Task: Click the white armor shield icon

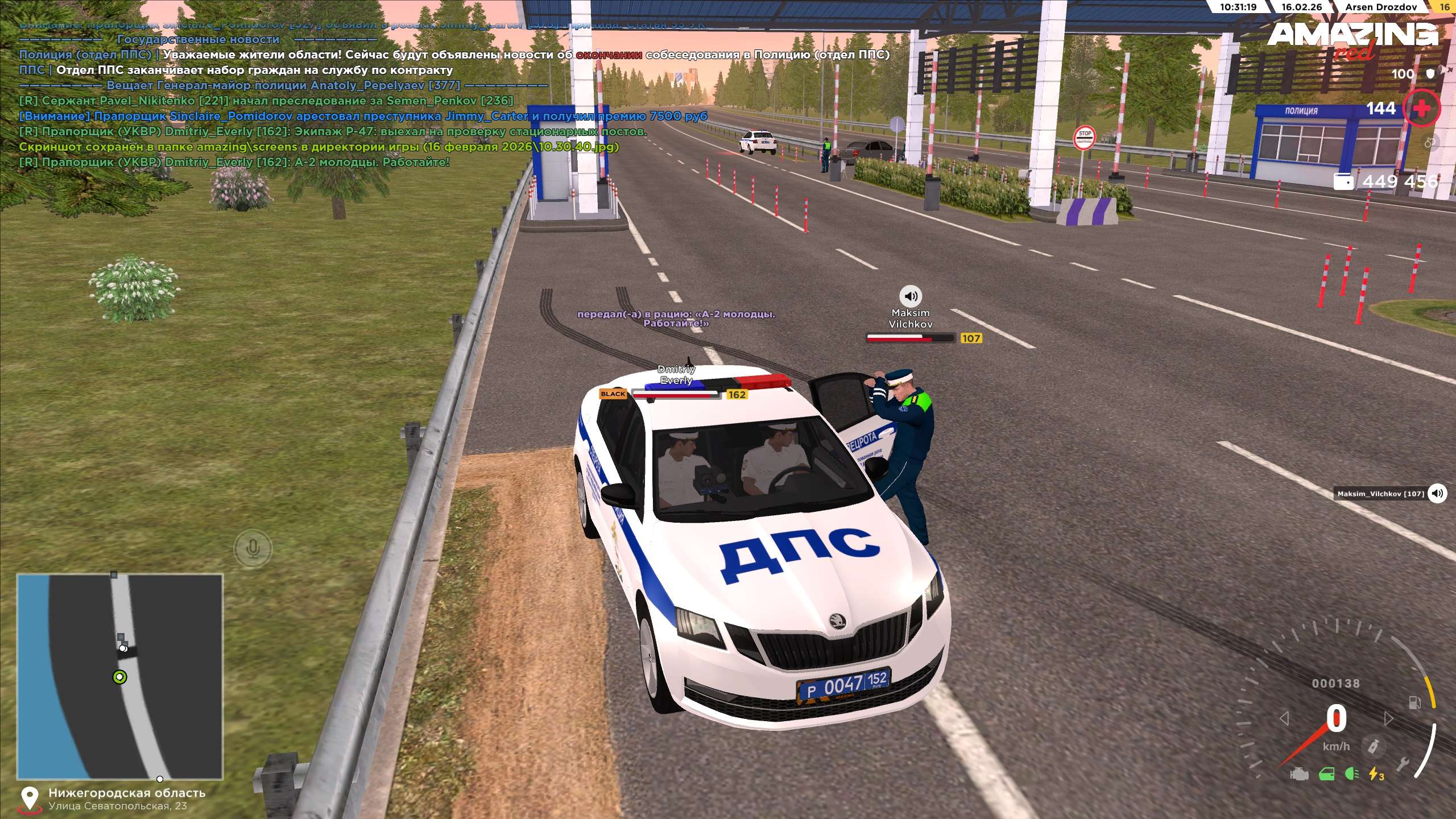Action: 1430,74
